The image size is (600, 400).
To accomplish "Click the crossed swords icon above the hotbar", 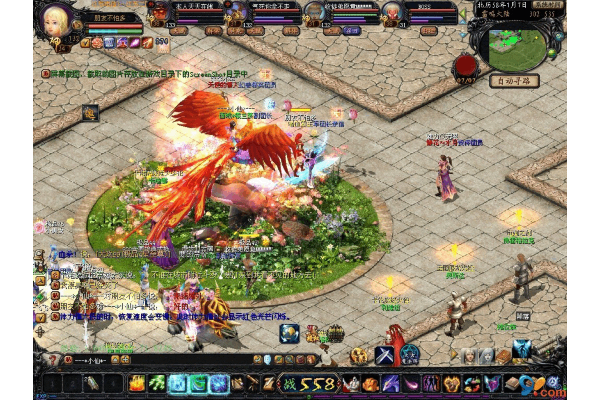I will point(386,356).
